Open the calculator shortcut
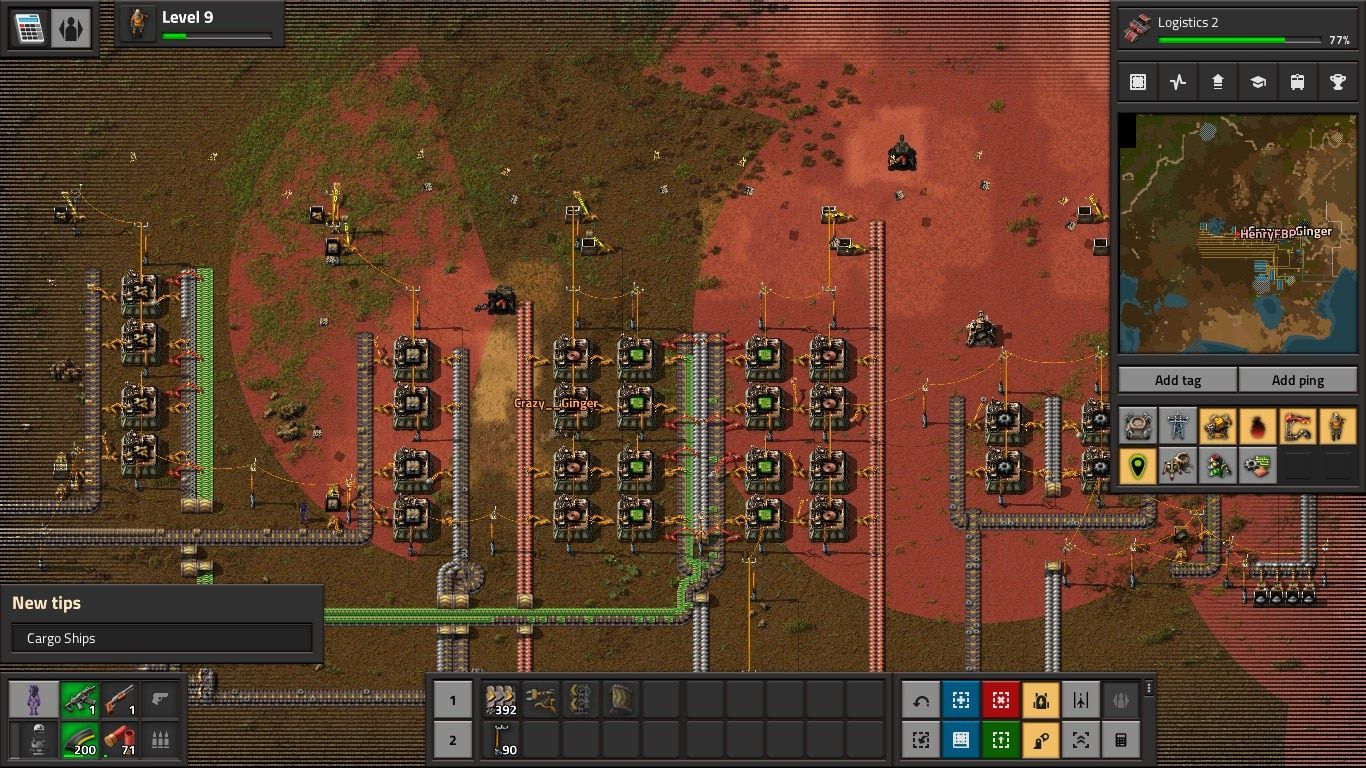 click(x=1120, y=740)
